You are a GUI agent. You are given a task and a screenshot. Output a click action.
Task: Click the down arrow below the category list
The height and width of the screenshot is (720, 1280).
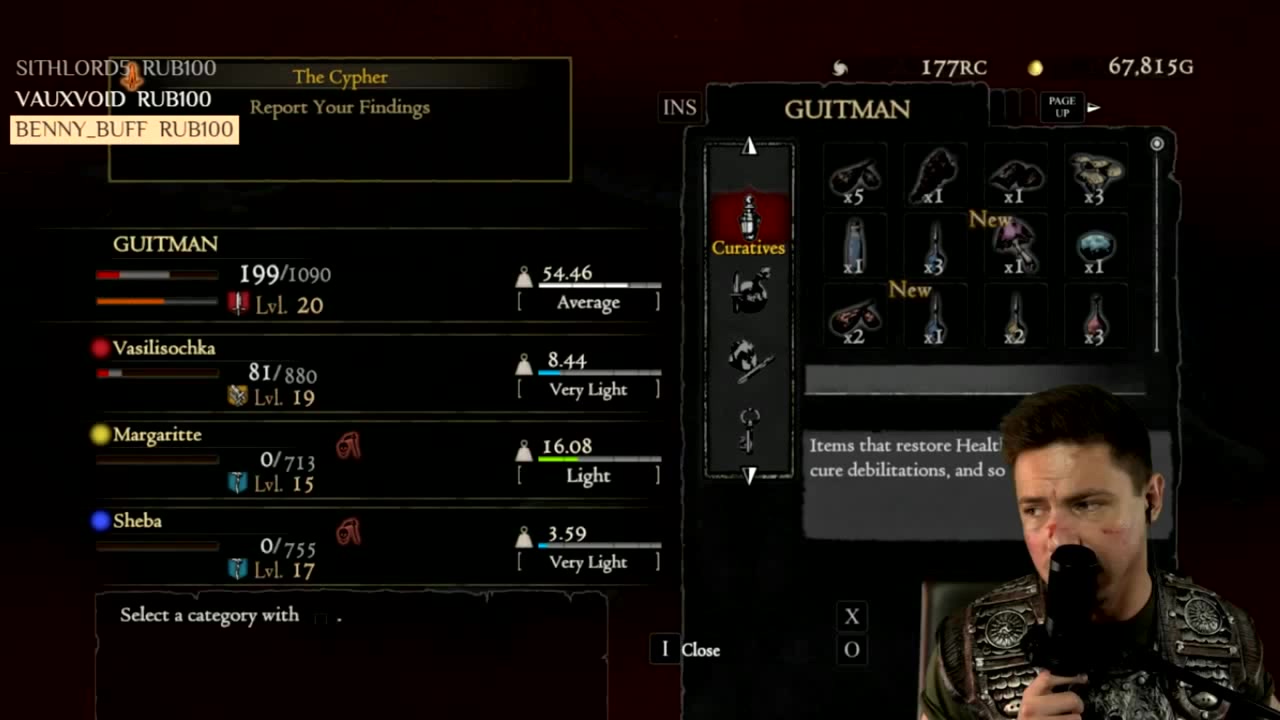(x=749, y=475)
